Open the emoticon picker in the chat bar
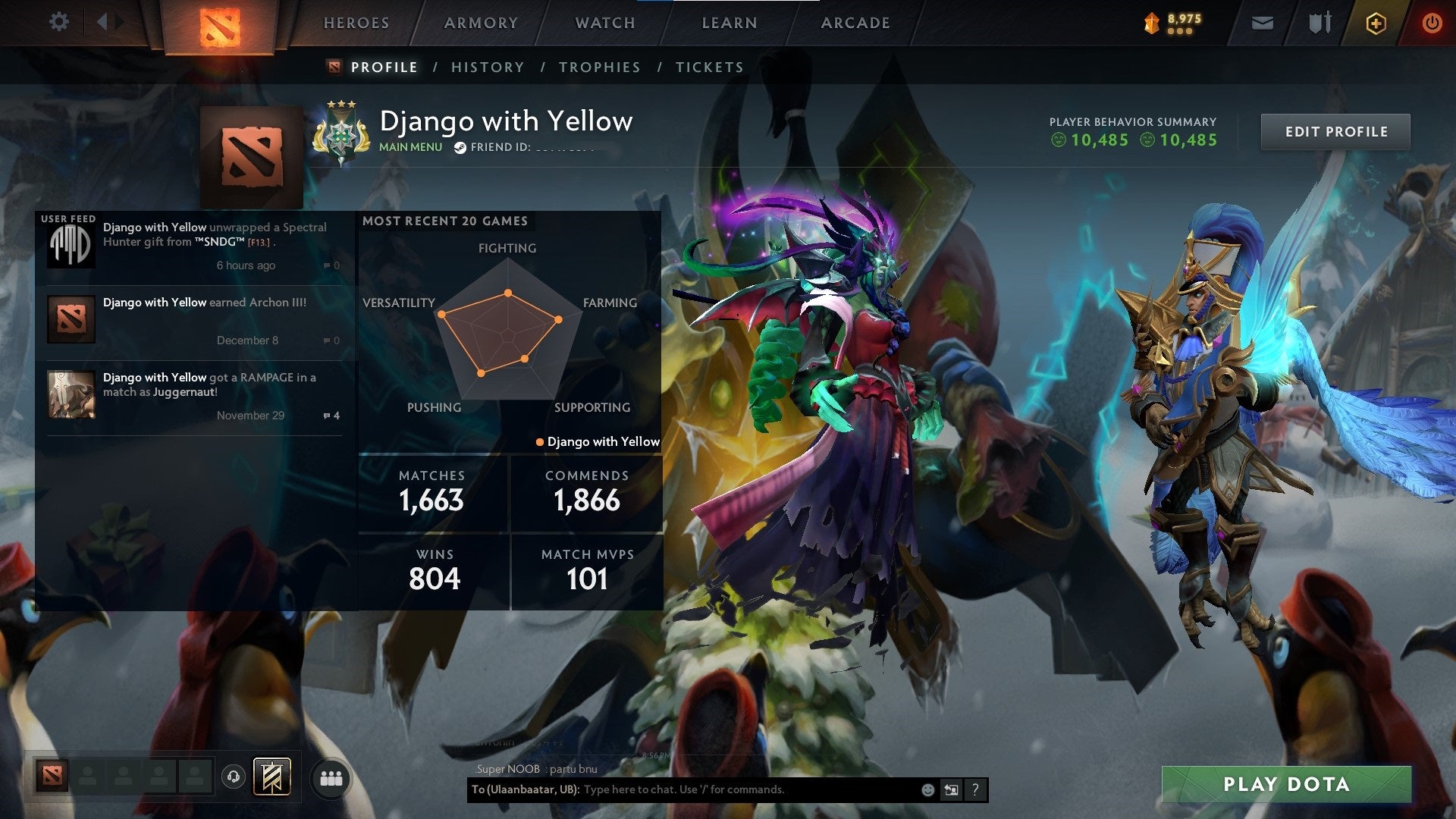The width and height of the screenshot is (1456, 819). pos(927,789)
